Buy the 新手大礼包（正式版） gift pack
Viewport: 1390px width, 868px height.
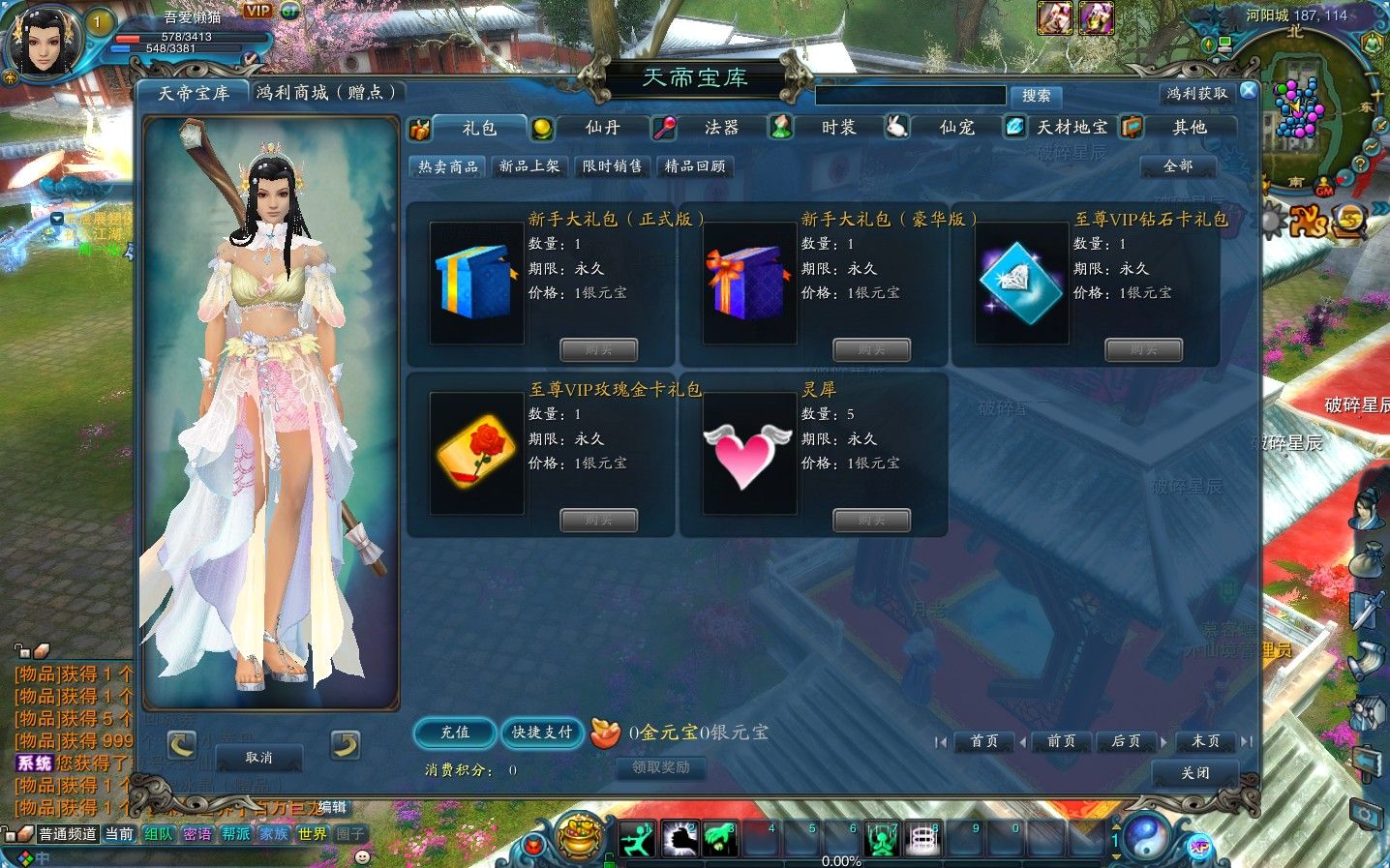pos(598,349)
